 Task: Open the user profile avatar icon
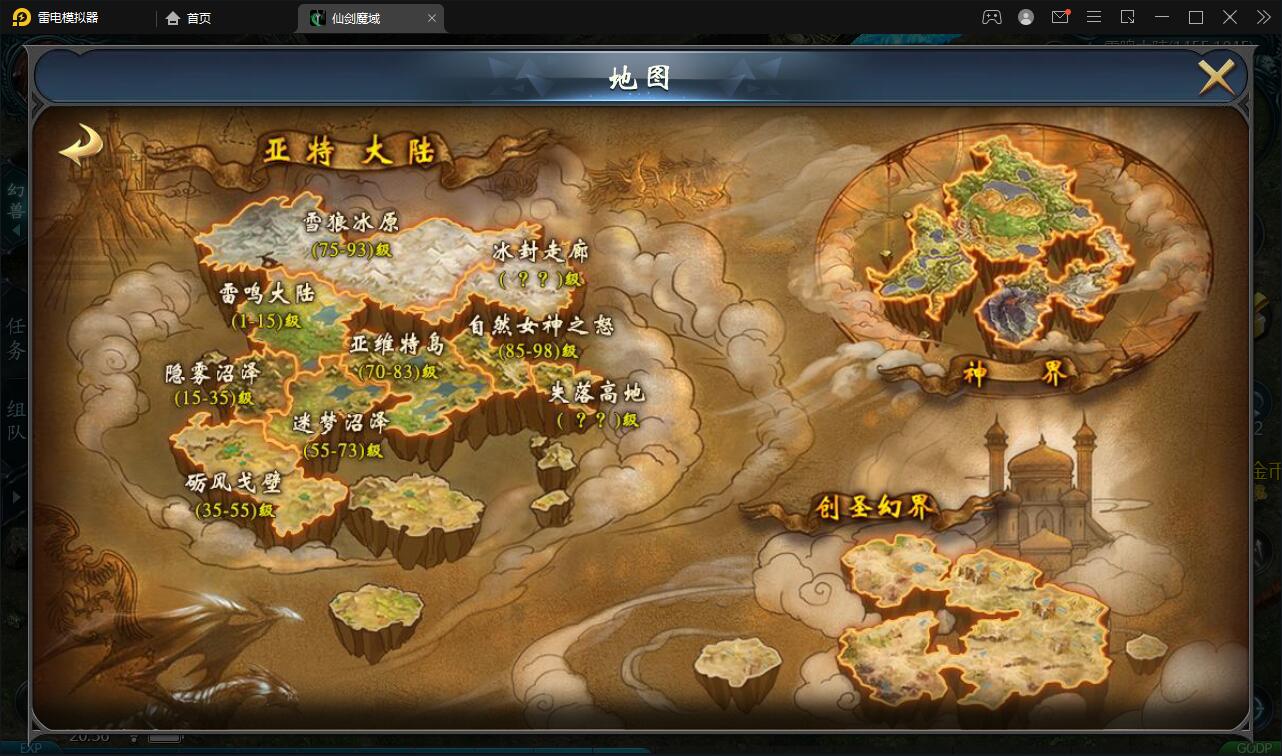coord(1025,17)
